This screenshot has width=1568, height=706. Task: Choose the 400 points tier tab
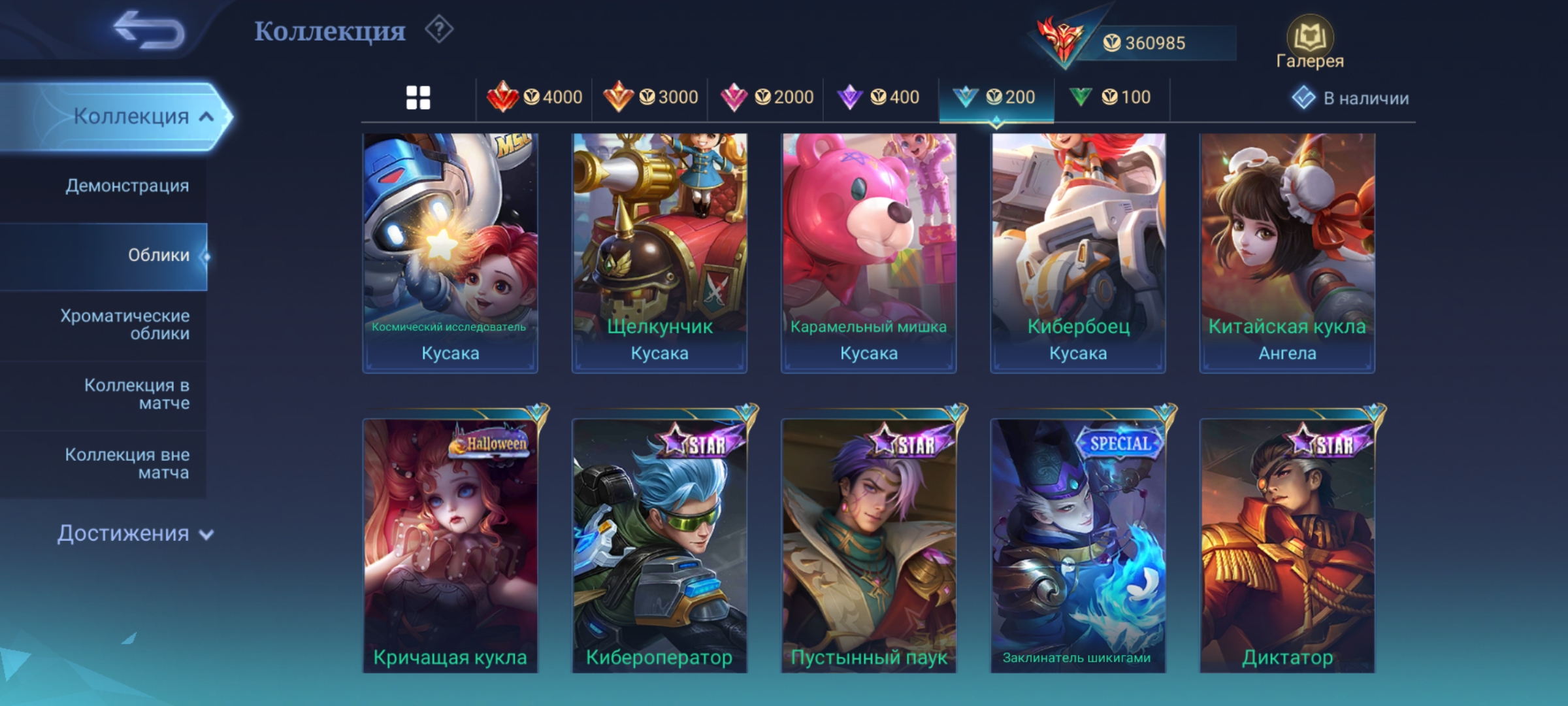tap(879, 97)
